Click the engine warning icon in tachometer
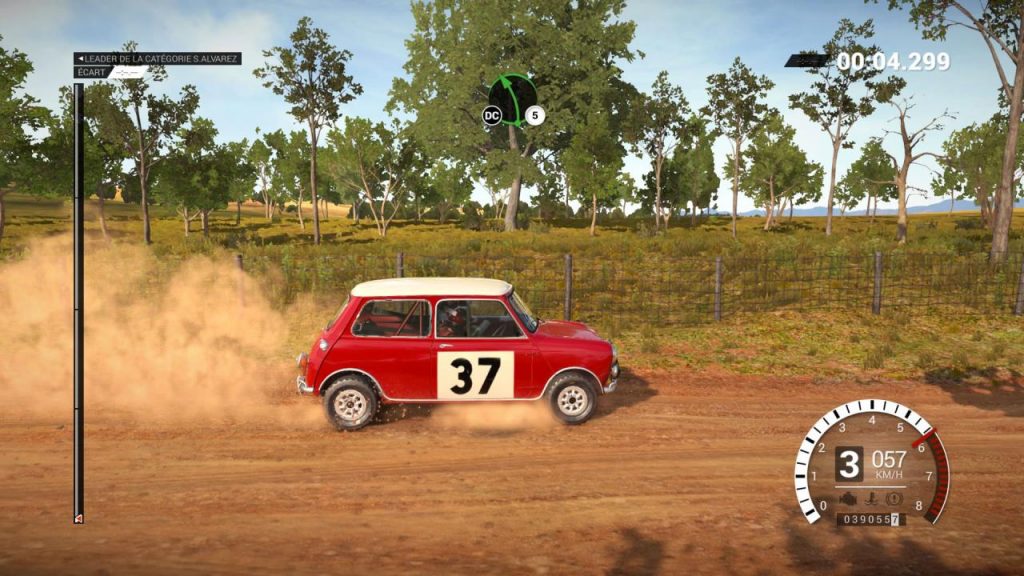Viewport: 1024px width, 576px height. [850, 498]
